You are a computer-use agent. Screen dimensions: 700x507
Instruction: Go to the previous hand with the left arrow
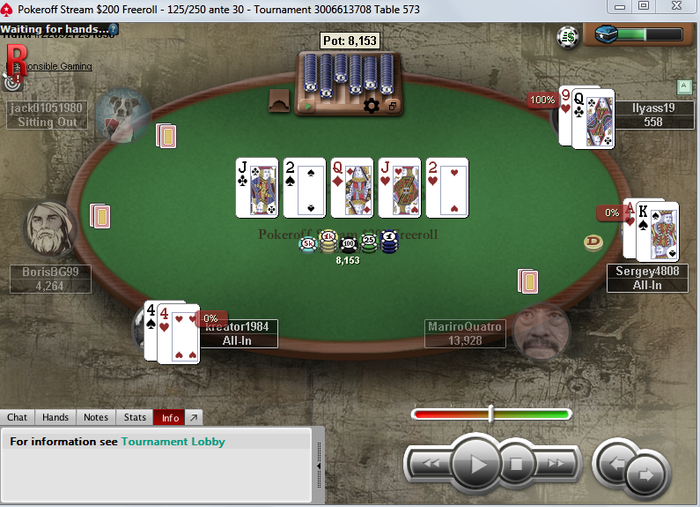tap(615, 463)
